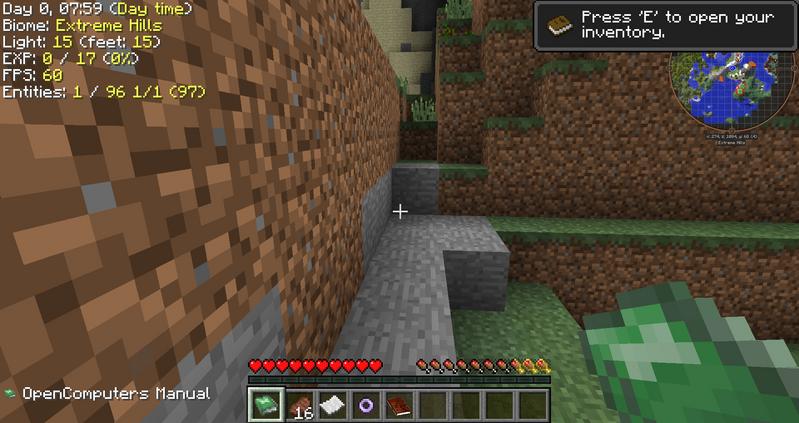Viewport: 799px width, 423px height.
Task: Pick the red book hotbar slot
Action: click(x=399, y=405)
